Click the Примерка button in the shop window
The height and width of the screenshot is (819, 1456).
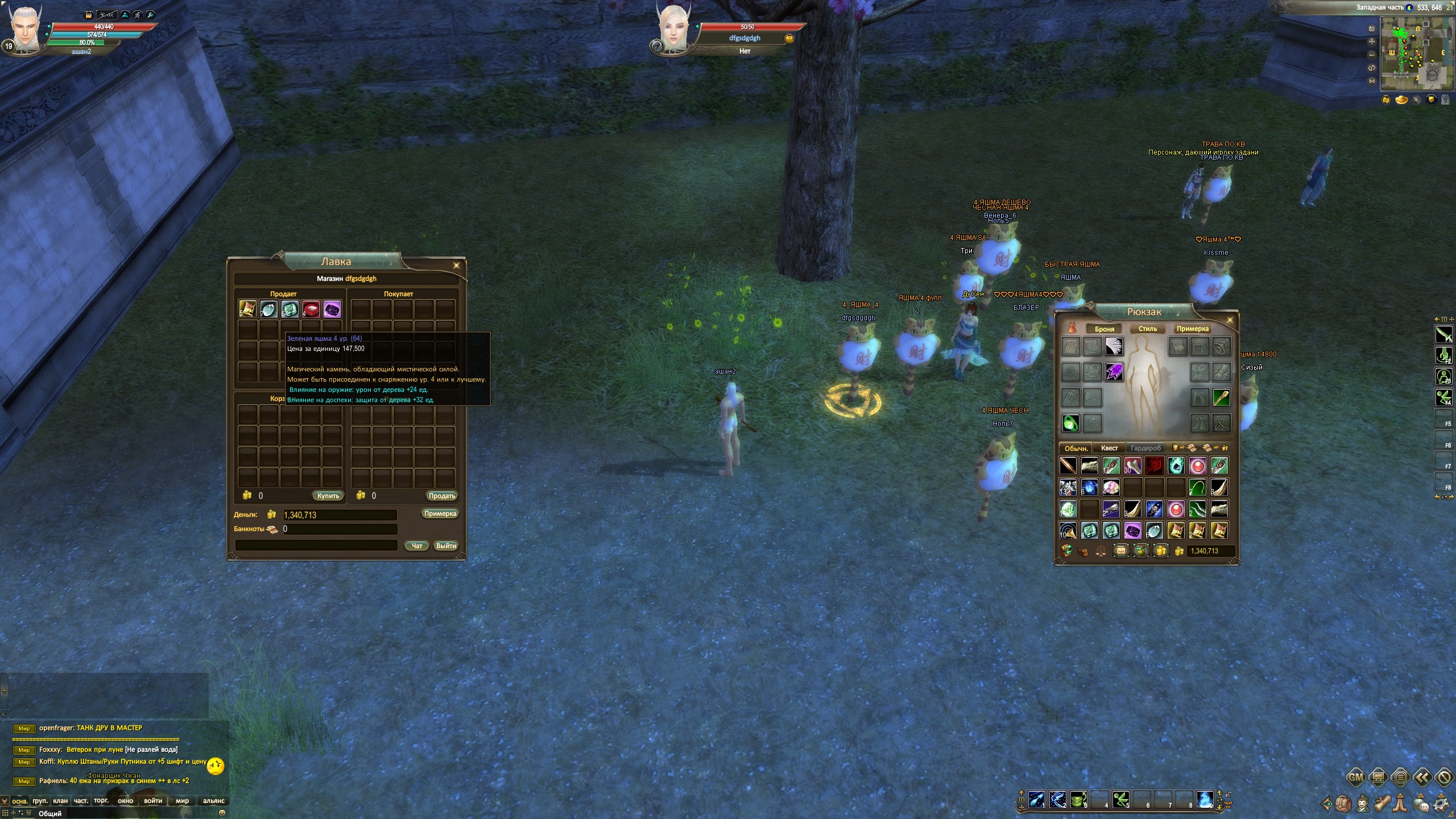pyautogui.click(x=440, y=514)
